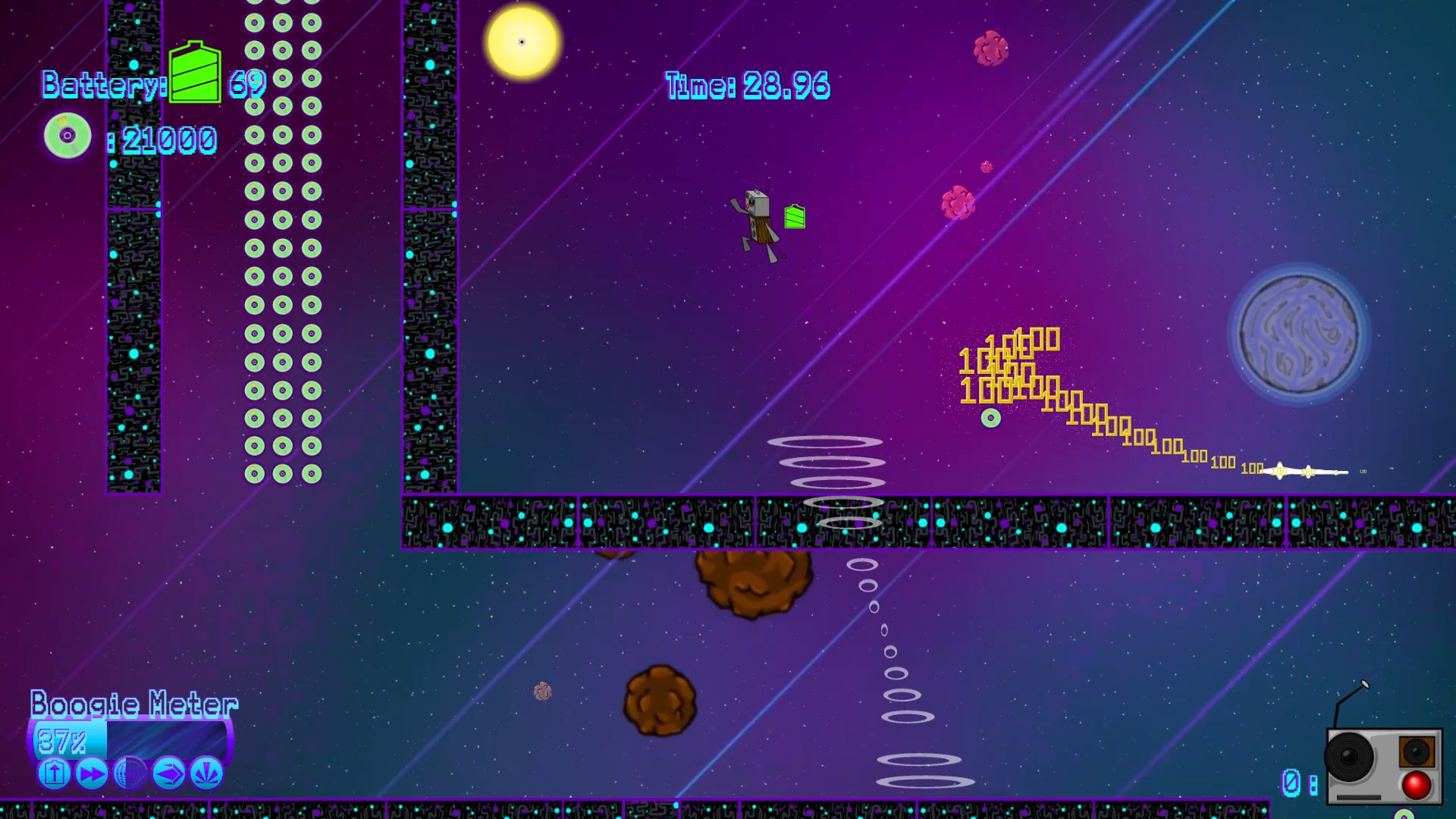Select the robot character in space
This screenshot has height=819, width=1456.
[x=758, y=220]
